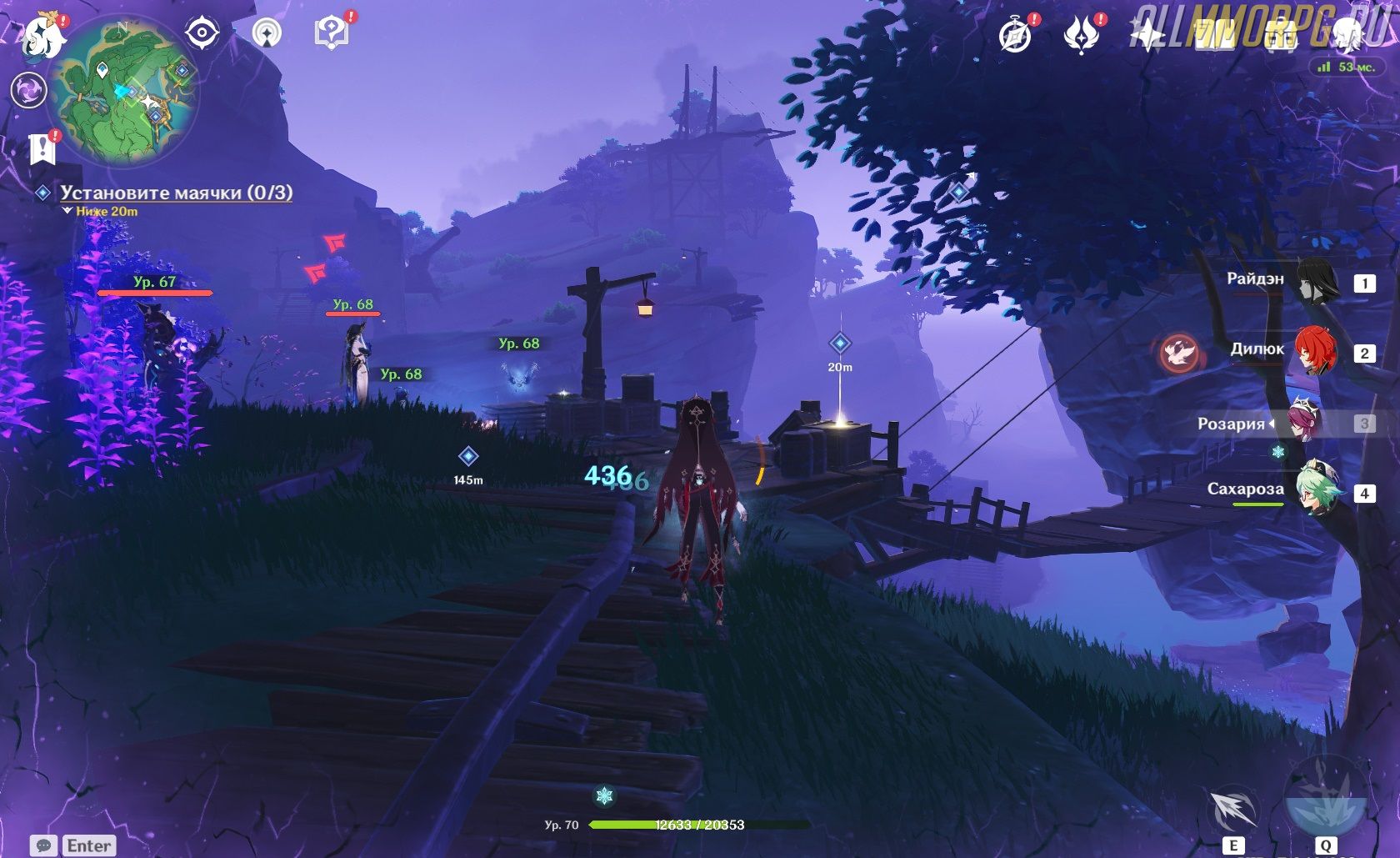Click the purple swirl icon beside the minimap

pyautogui.click(x=28, y=89)
